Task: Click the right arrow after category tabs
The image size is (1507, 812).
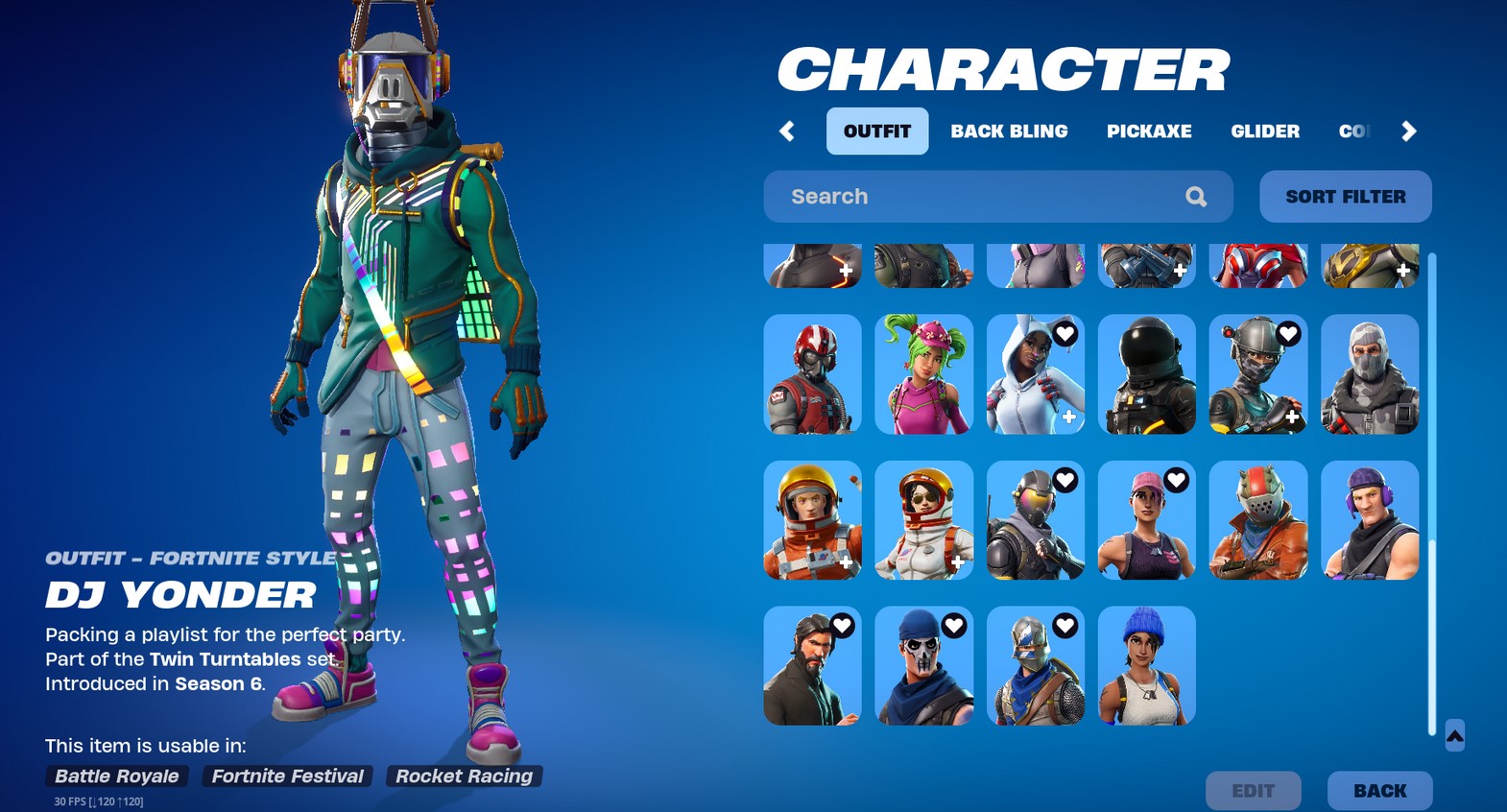Action: pyautogui.click(x=1408, y=131)
